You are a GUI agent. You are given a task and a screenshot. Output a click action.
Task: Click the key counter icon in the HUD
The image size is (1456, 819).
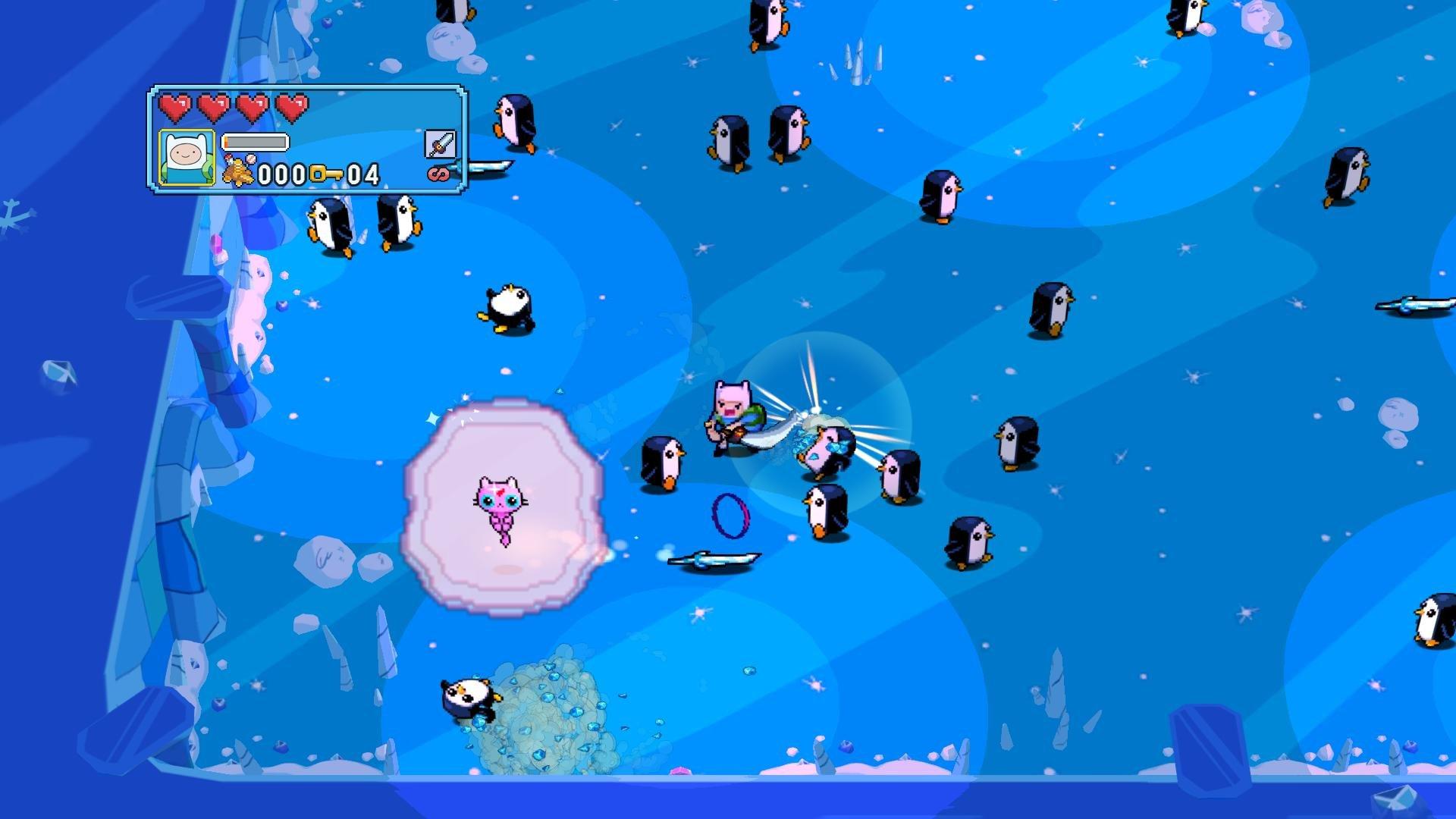[x=326, y=174]
